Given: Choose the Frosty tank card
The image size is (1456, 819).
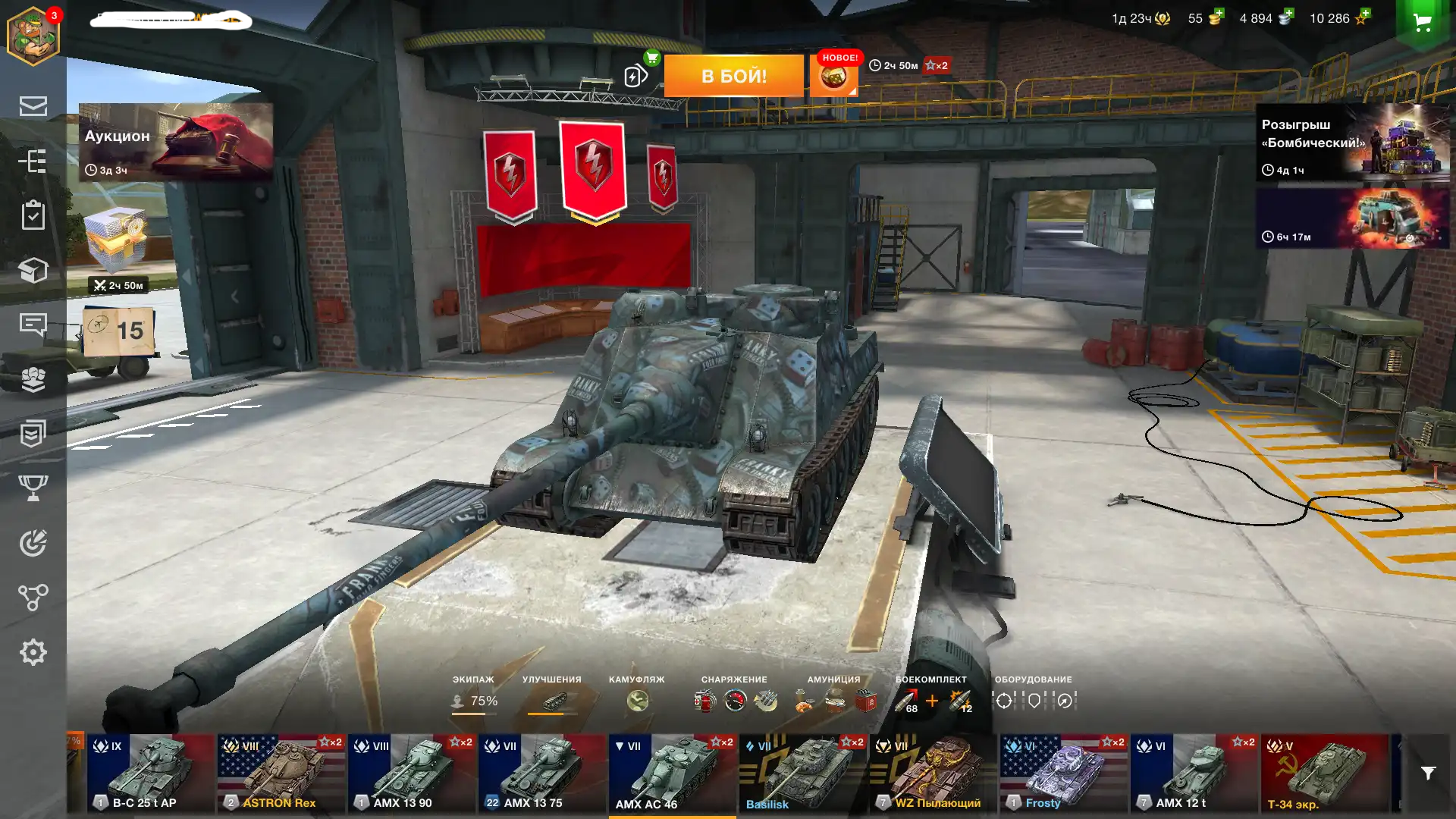Looking at the screenshot, I should 1064,773.
